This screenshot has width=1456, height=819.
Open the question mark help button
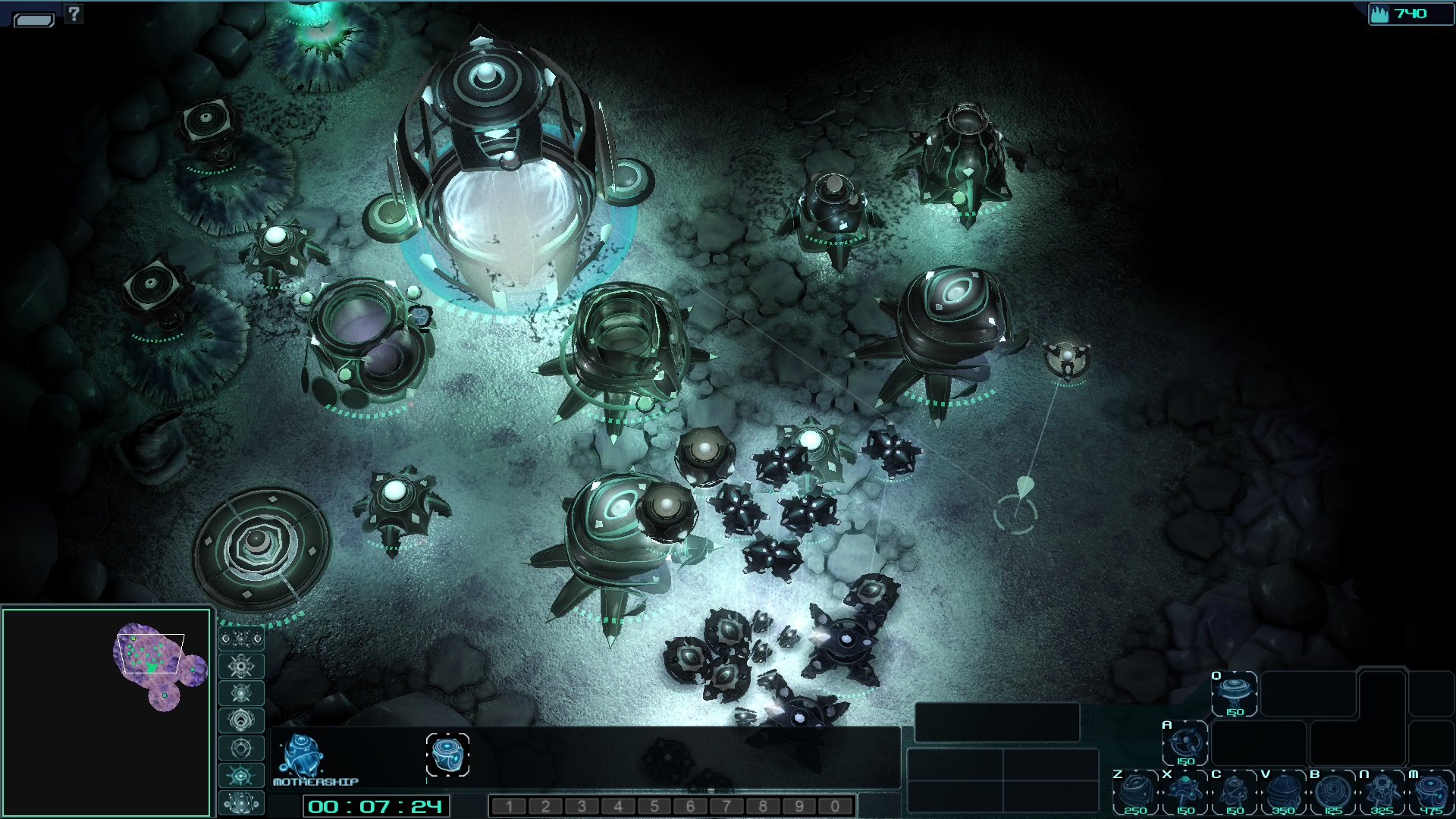[x=74, y=13]
